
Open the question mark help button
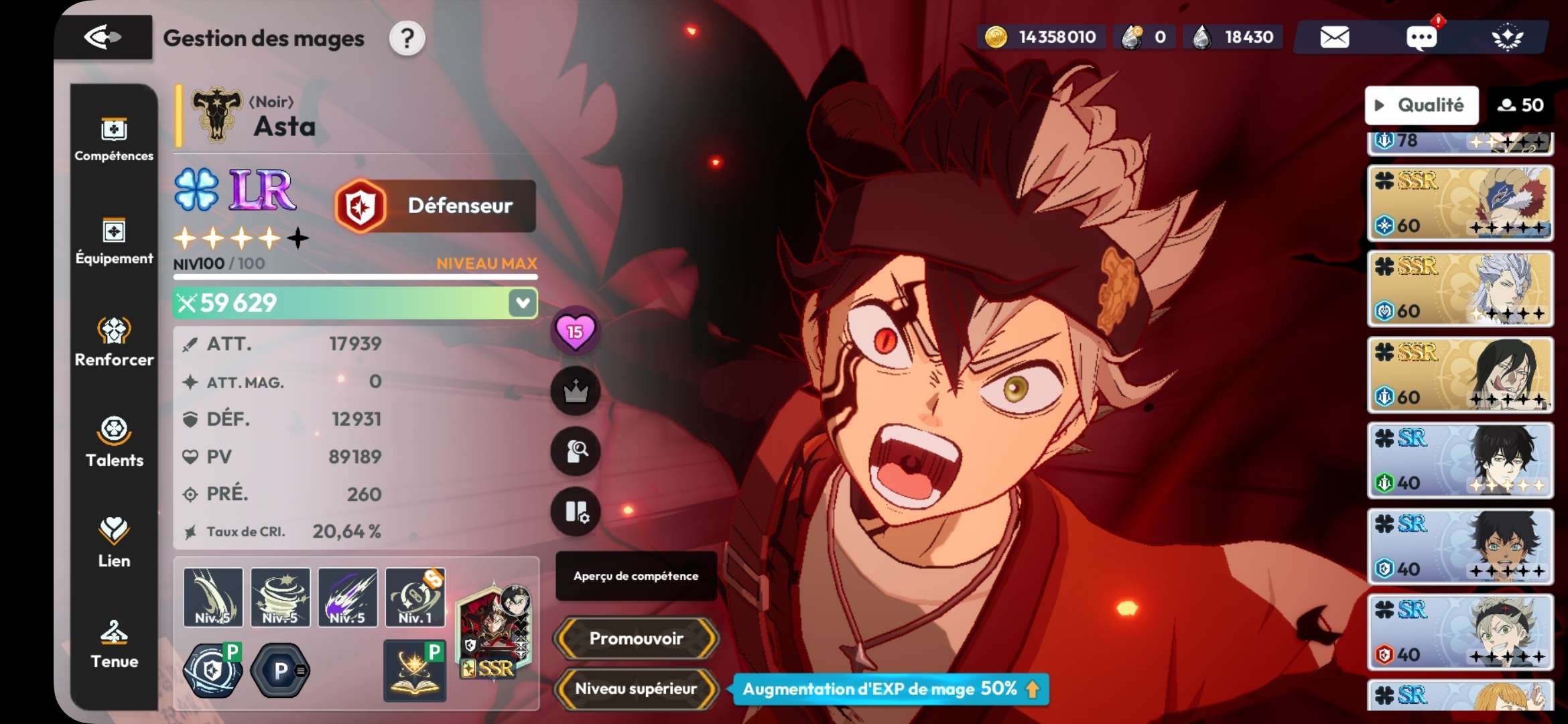tap(407, 39)
